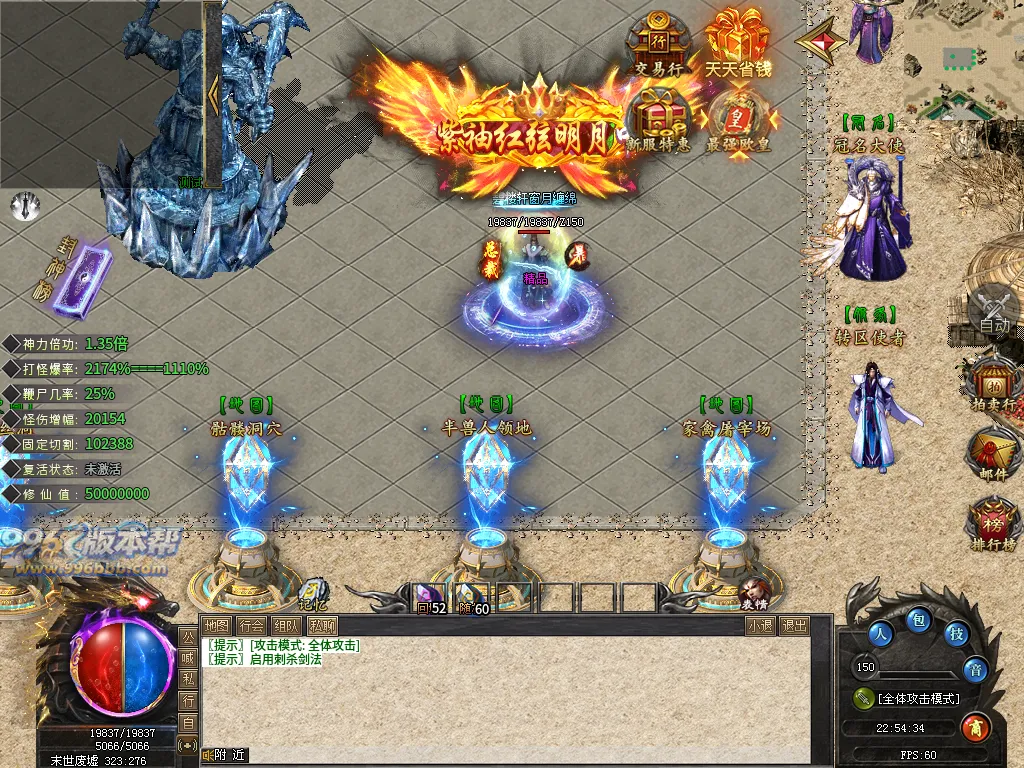Open the 拍卖行 auction house
Image resolution: width=1024 pixels, height=768 pixels.
point(993,385)
